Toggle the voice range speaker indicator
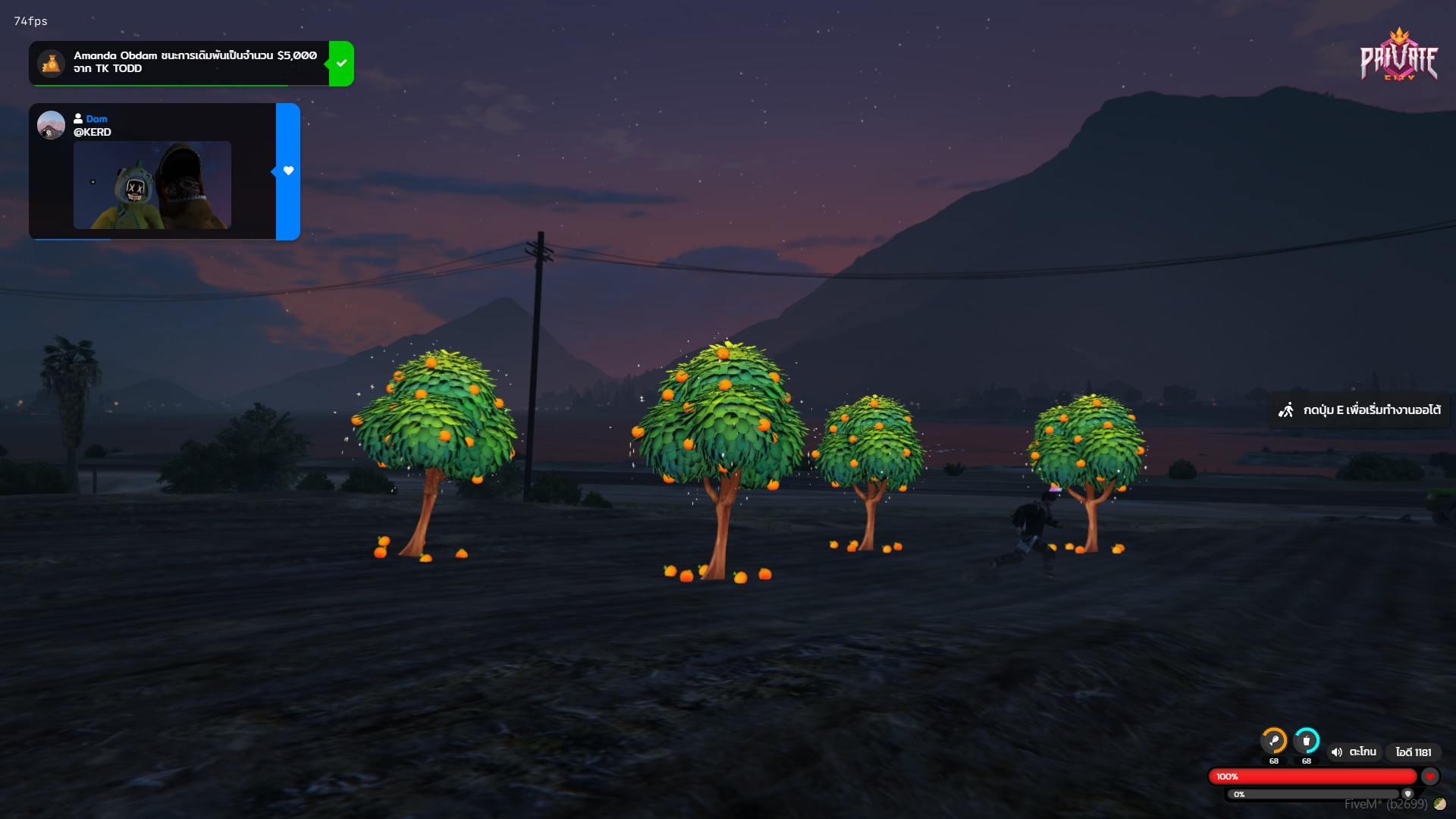The width and height of the screenshot is (1456, 819). [x=1336, y=752]
